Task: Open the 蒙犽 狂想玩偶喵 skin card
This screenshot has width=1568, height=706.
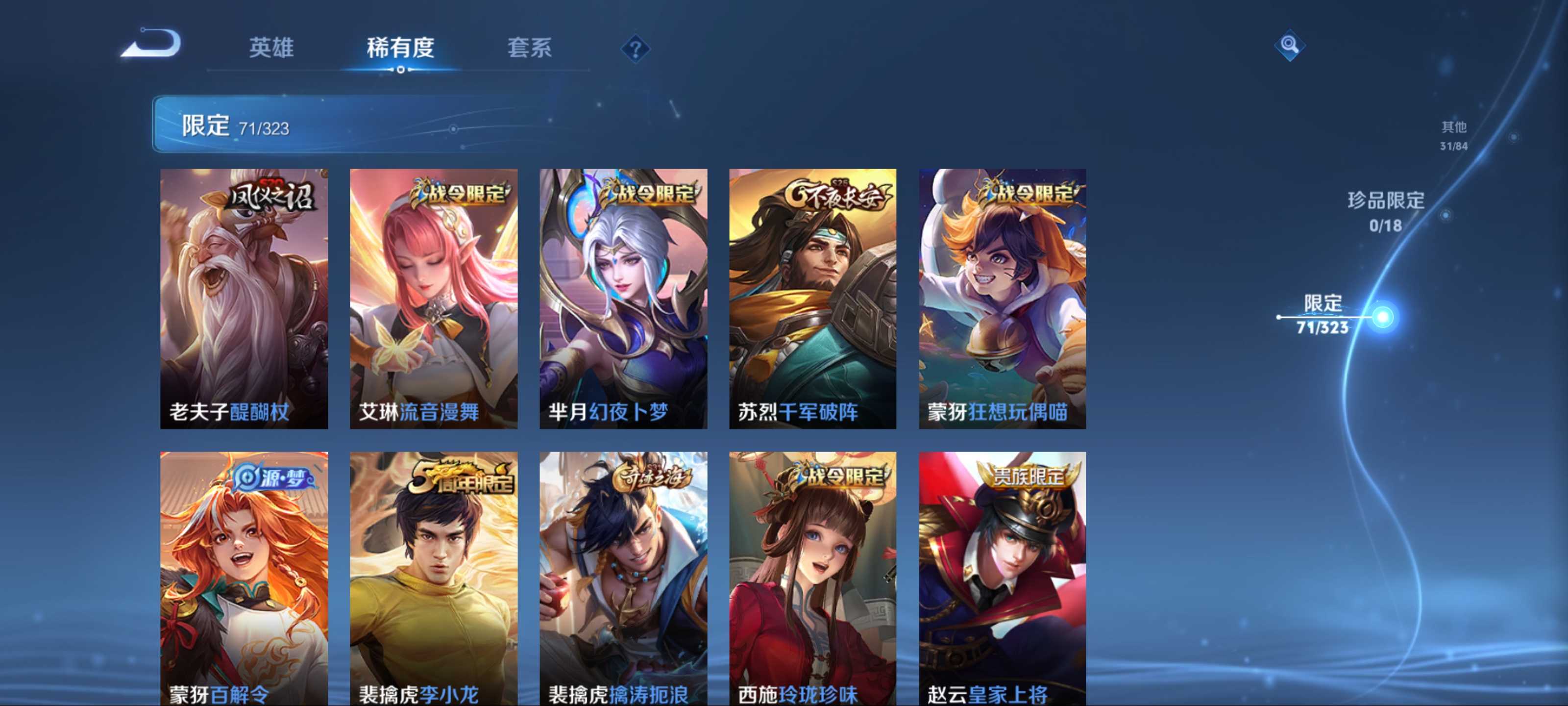Action: 1002,299
